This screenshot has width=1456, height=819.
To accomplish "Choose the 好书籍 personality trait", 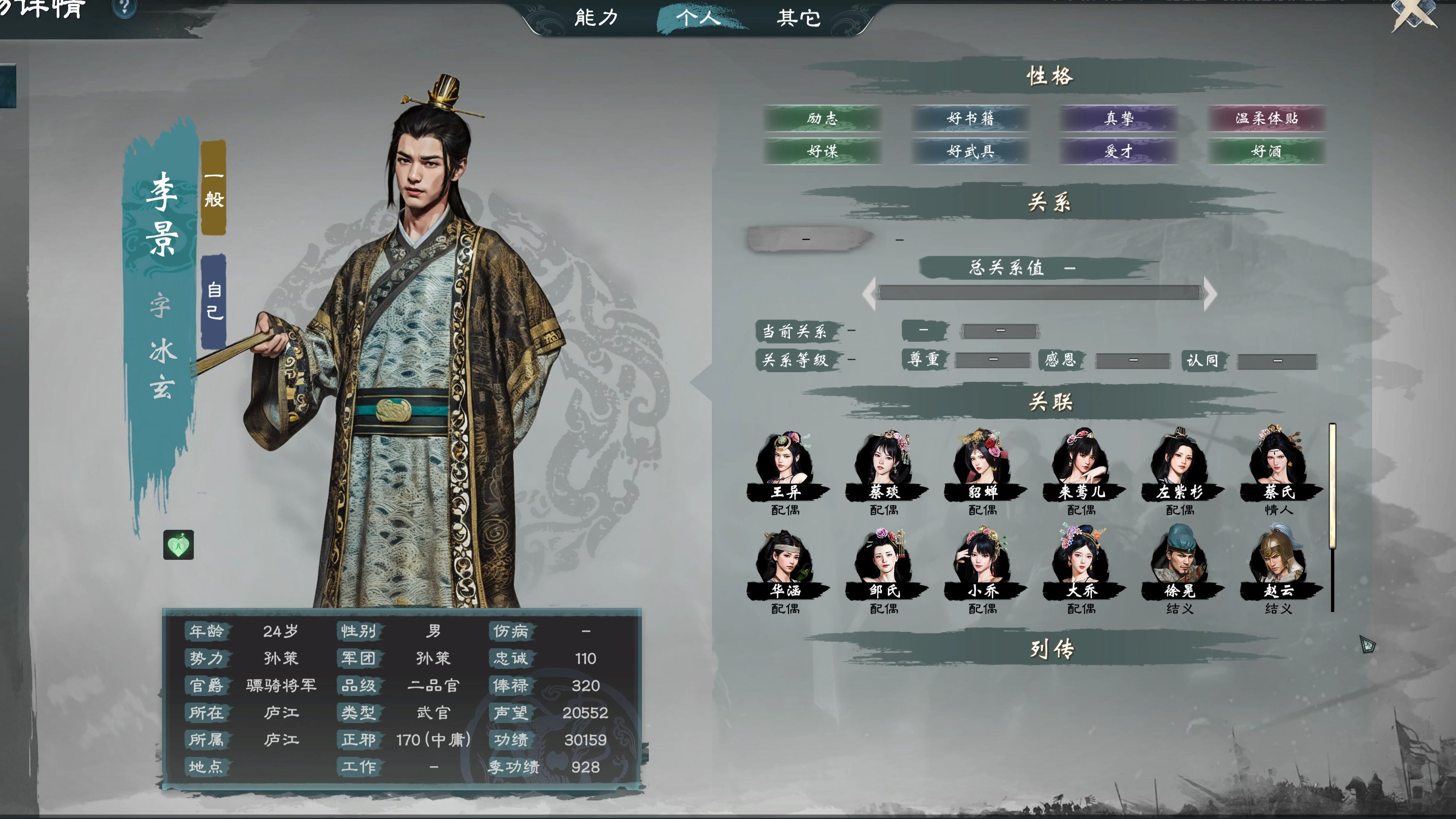I will click(970, 118).
